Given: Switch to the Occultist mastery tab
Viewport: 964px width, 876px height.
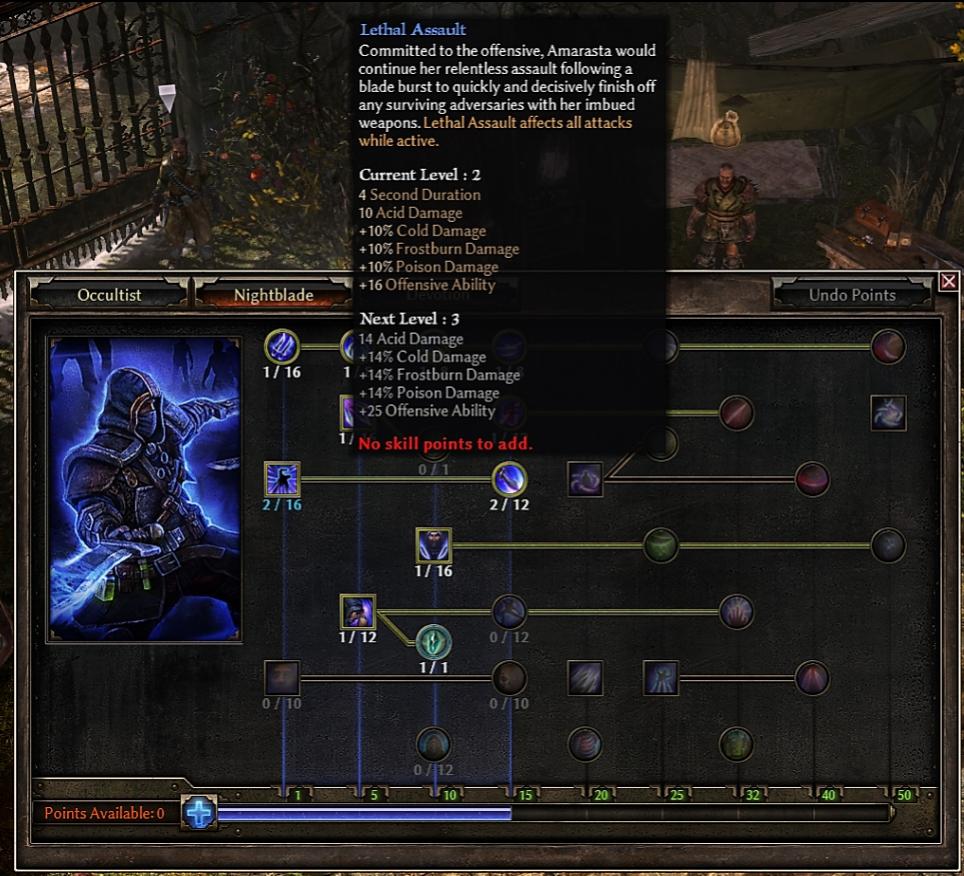Looking at the screenshot, I should click(109, 295).
